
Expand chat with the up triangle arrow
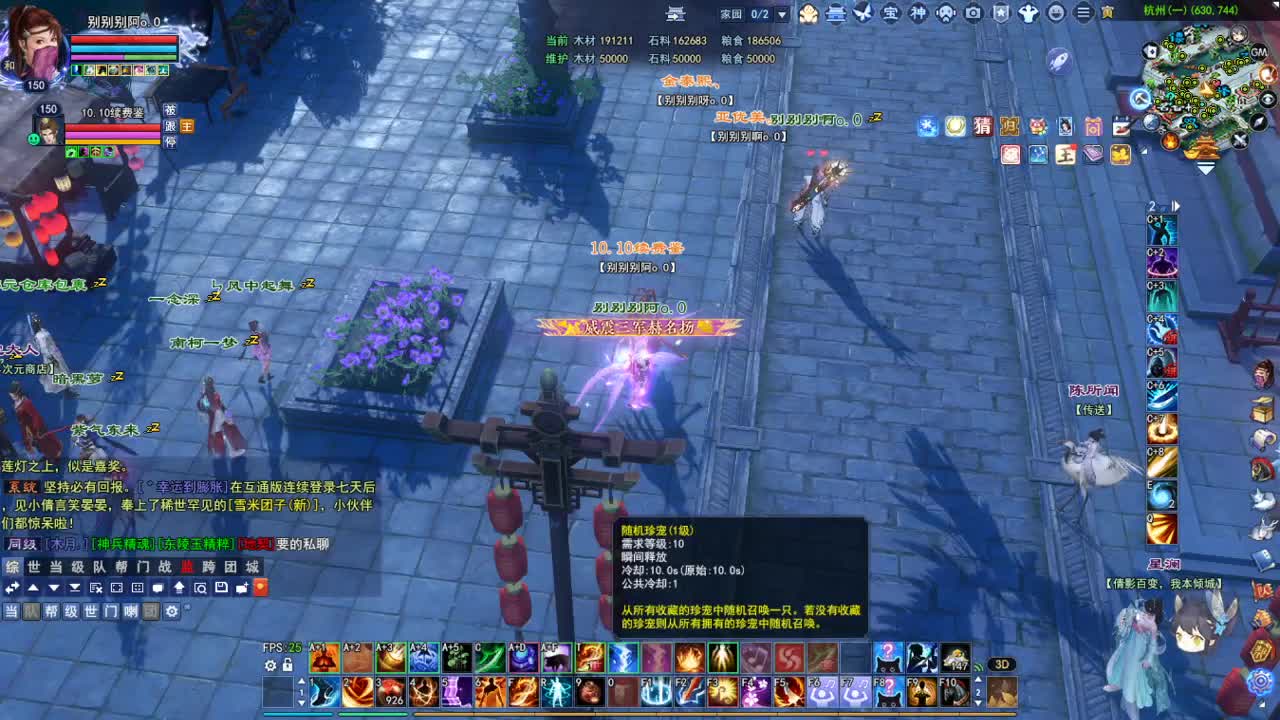(33, 588)
